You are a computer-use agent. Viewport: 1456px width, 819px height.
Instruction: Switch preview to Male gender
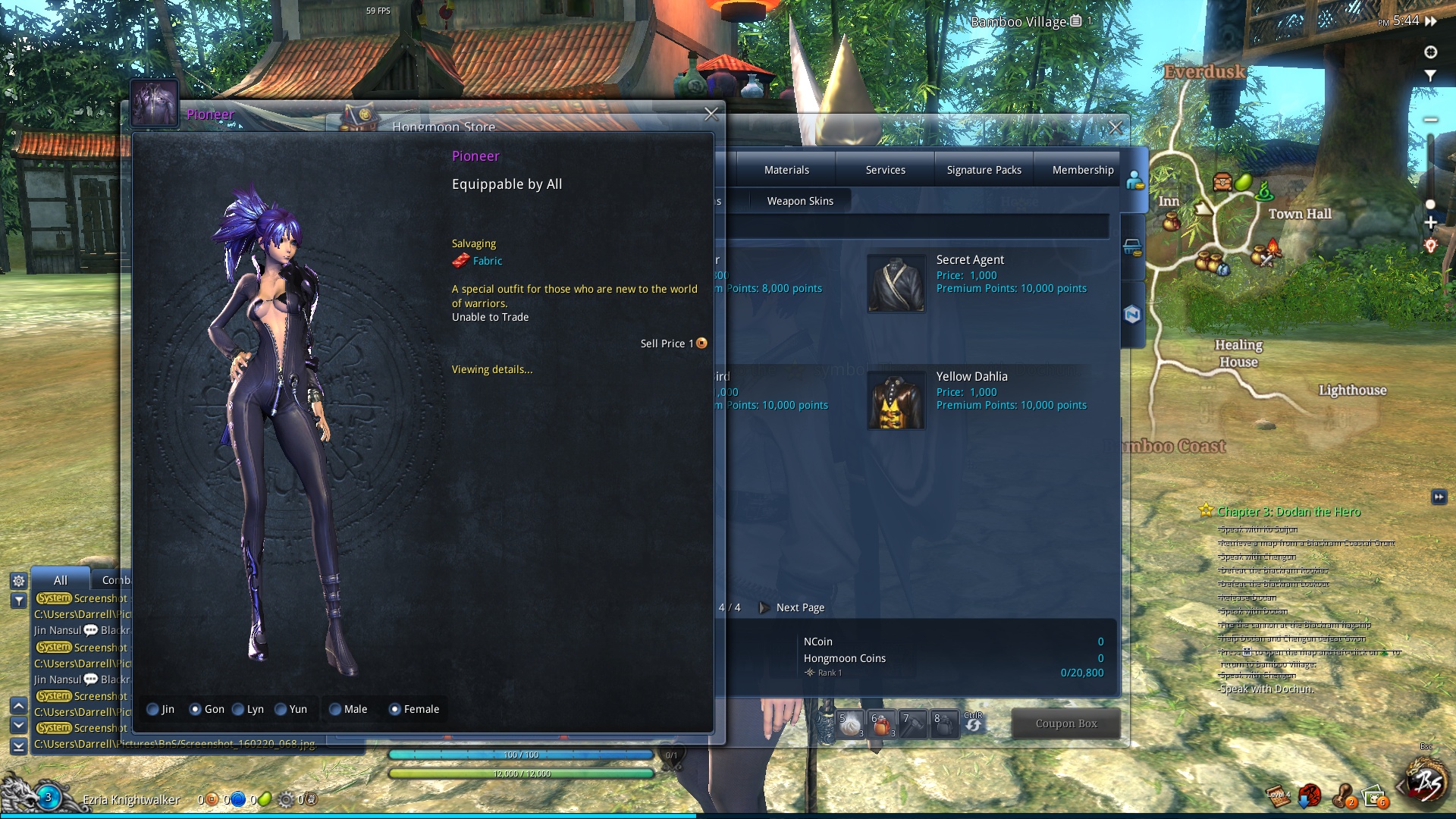click(335, 710)
